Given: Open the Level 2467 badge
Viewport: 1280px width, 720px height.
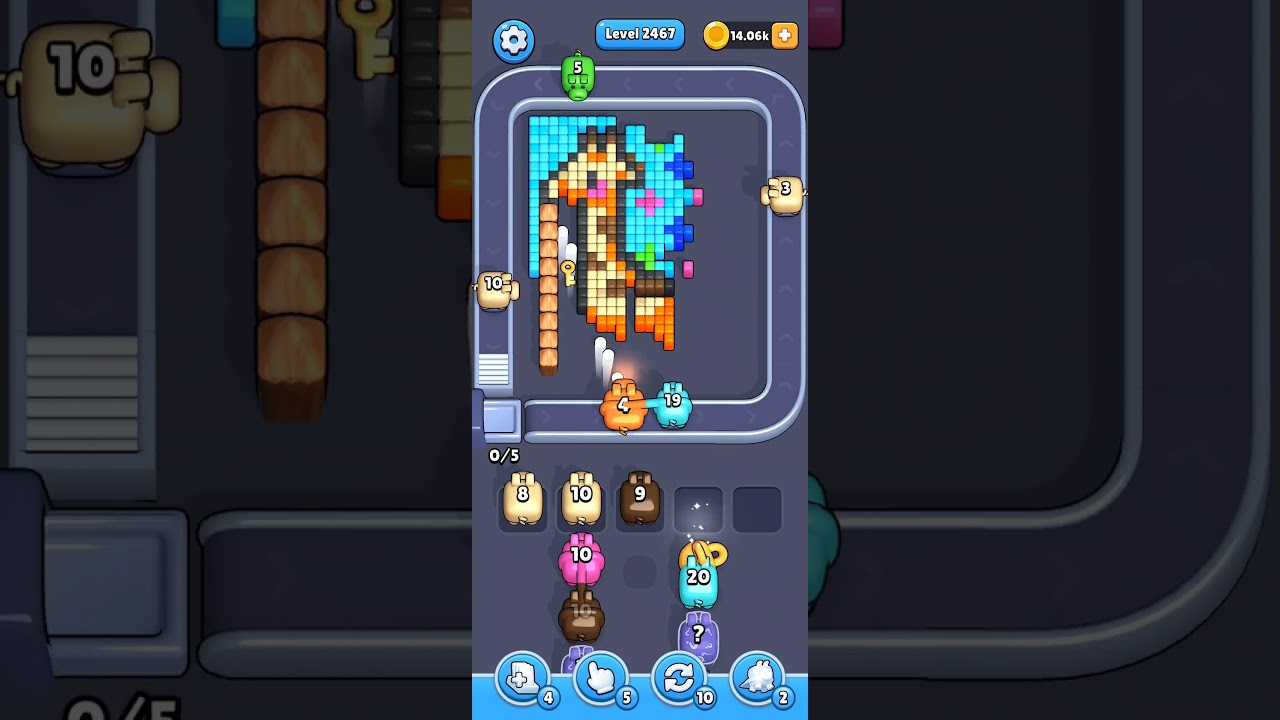Looking at the screenshot, I should point(640,34).
